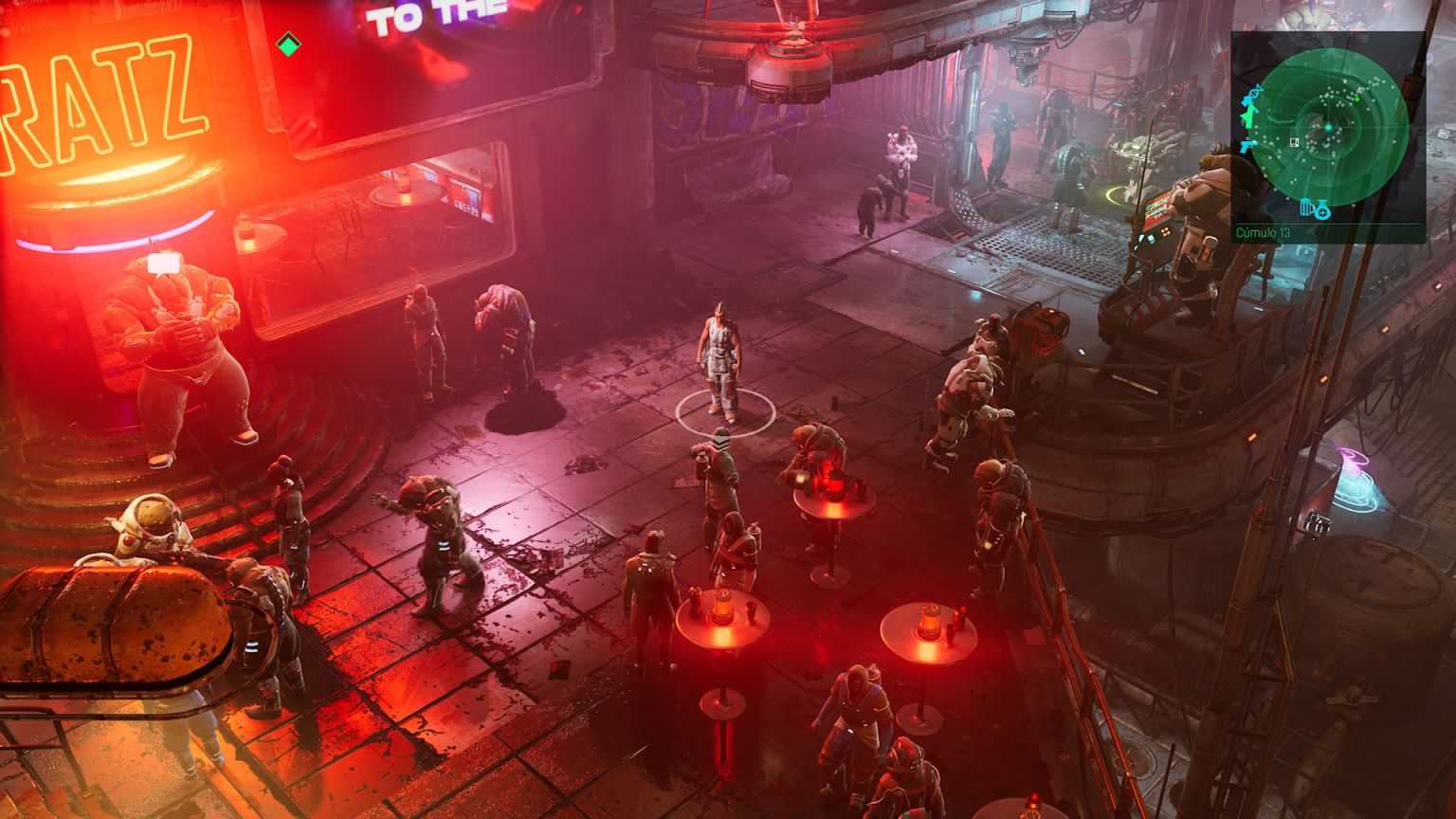Click the crosshair icon on the loot bag marker
Image resolution: width=1456 pixels, height=819 pixels.
click(x=1322, y=211)
